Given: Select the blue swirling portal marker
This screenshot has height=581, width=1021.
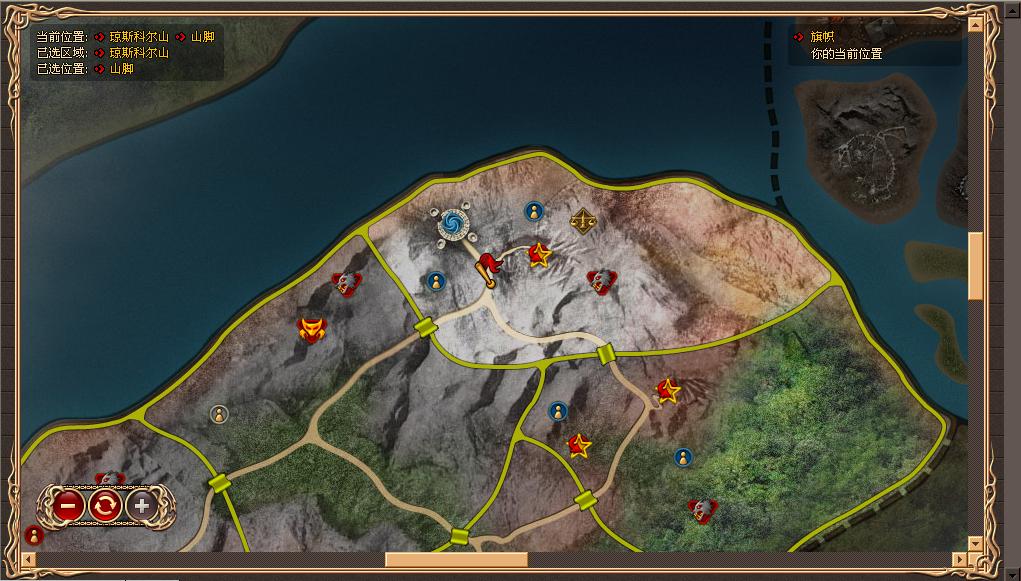Looking at the screenshot, I should click(452, 224).
